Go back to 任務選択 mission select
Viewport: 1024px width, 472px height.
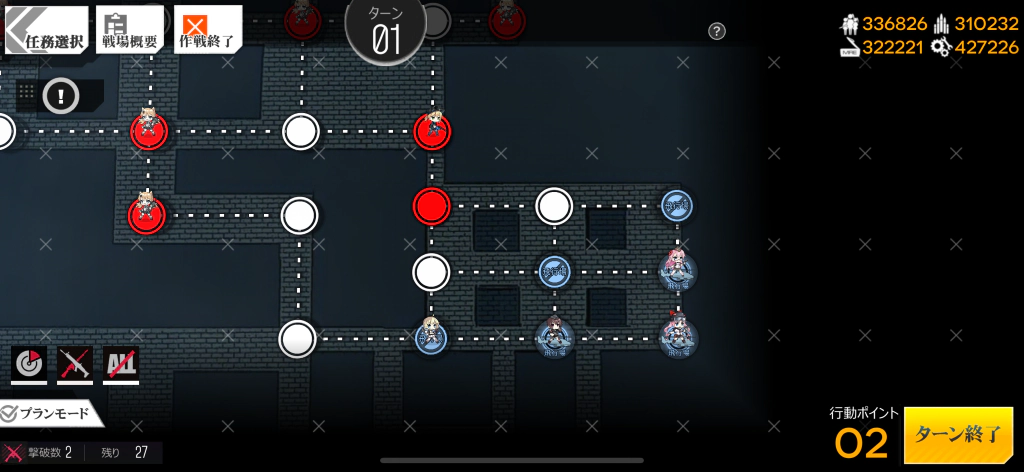point(46,30)
